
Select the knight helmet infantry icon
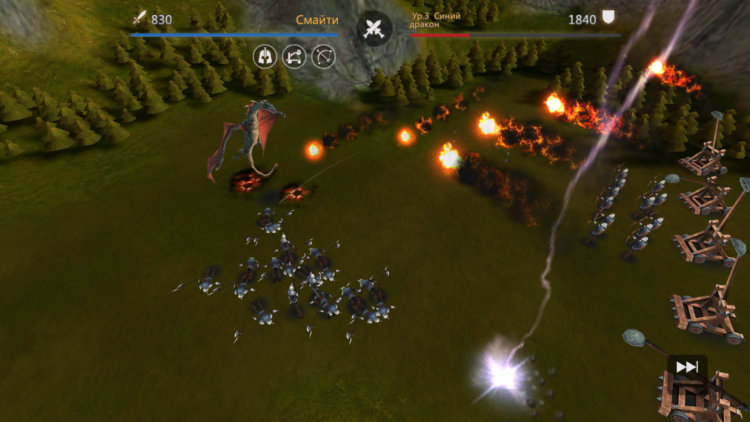pos(264,55)
